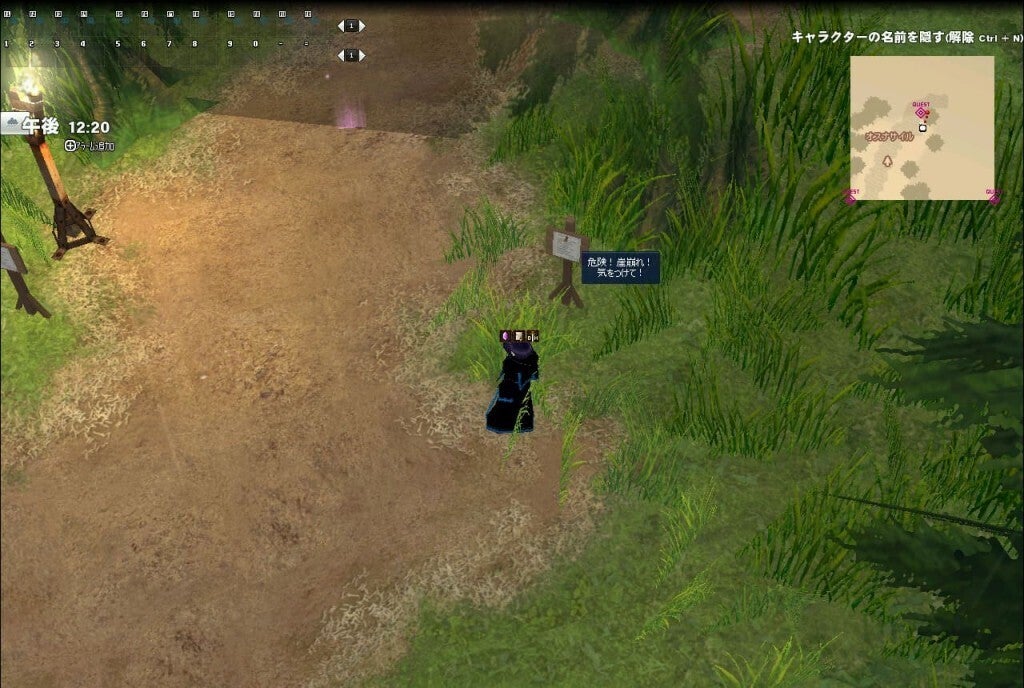
Task: Select the minimap's lower-left QUEST marker
Action: tap(850, 197)
